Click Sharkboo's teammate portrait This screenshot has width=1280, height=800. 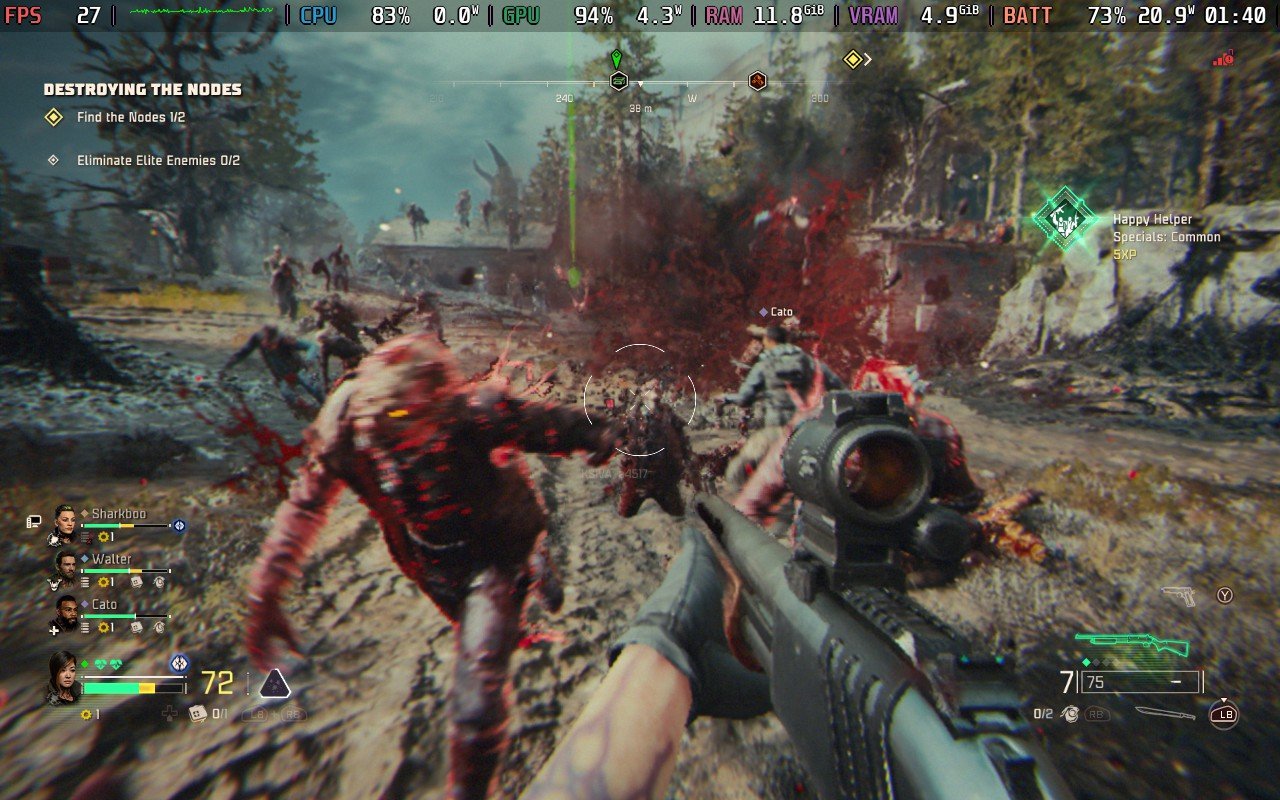(66, 521)
